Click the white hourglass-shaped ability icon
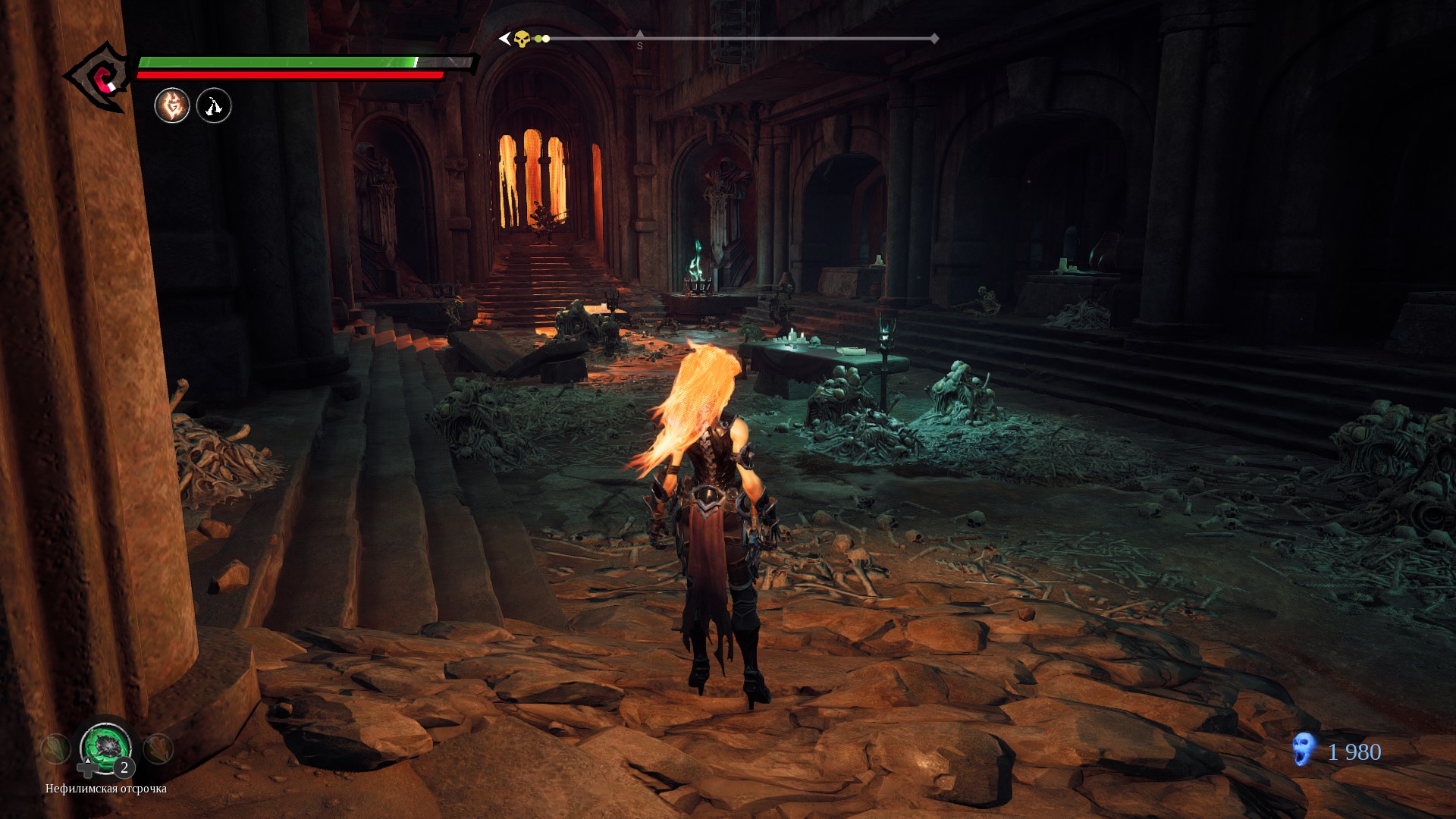The height and width of the screenshot is (819, 1456). (214, 105)
